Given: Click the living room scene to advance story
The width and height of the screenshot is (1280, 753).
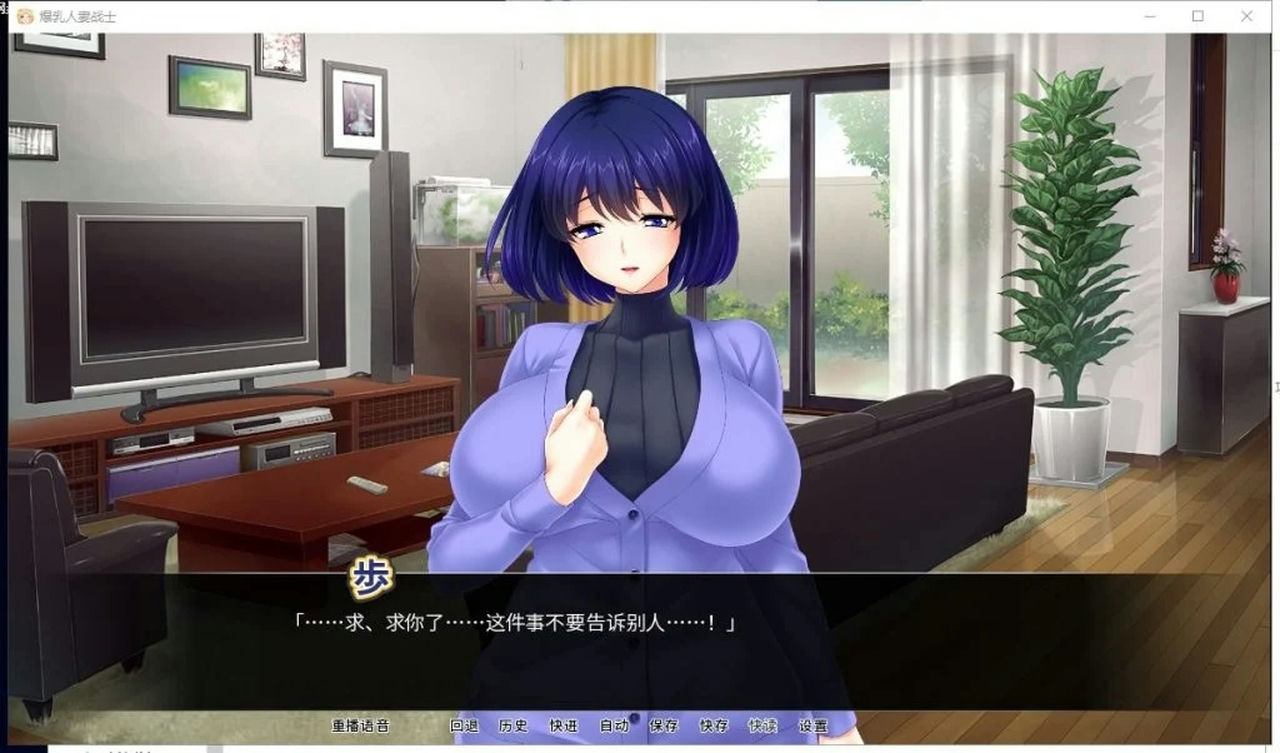Looking at the screenshot, I should [x=200, y=300].
